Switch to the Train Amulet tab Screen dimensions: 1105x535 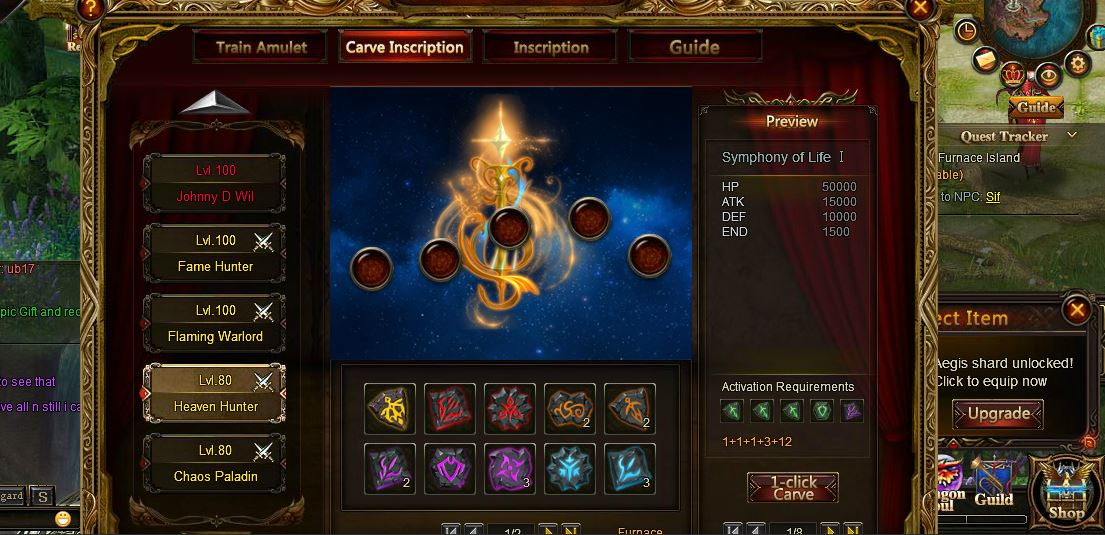click(261, 47)
